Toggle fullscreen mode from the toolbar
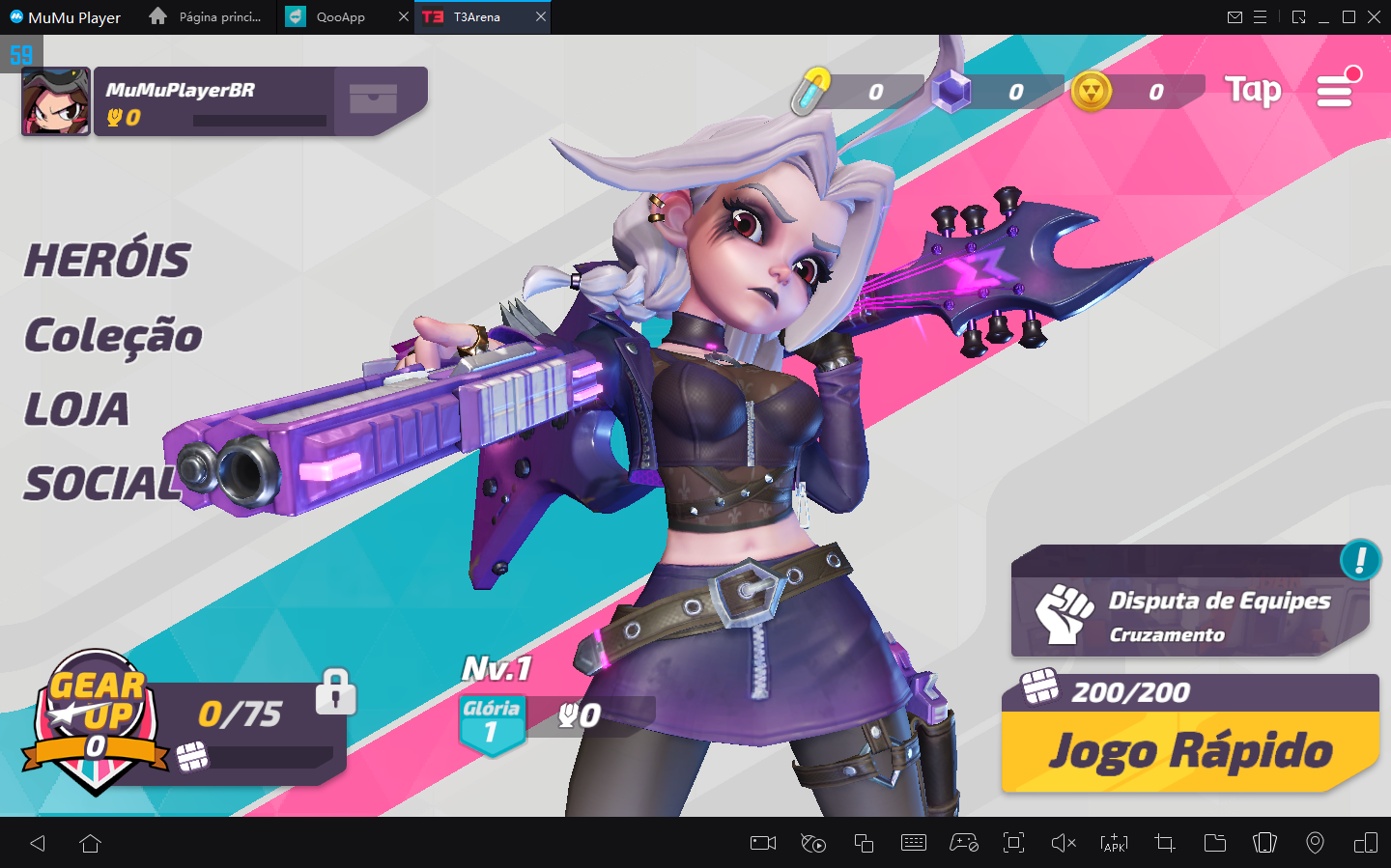Image resolution: width=1391 pixels, height=868 pixels. pyautogui.click(x=1013, y=843)
